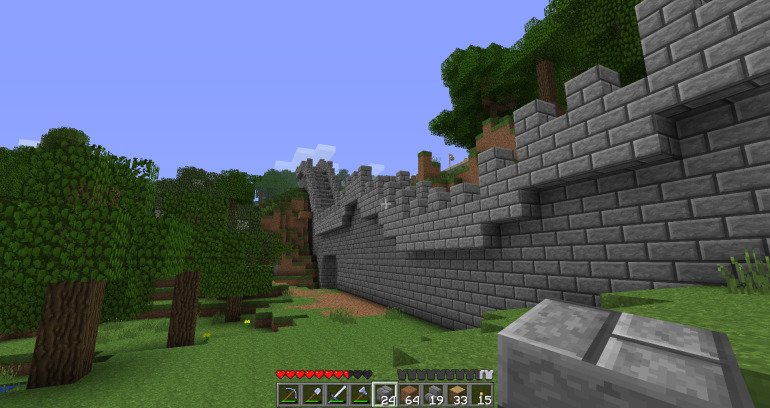Pick the wooden planks stack of 33
The image size is (770, 408).
tap(456, 394)
